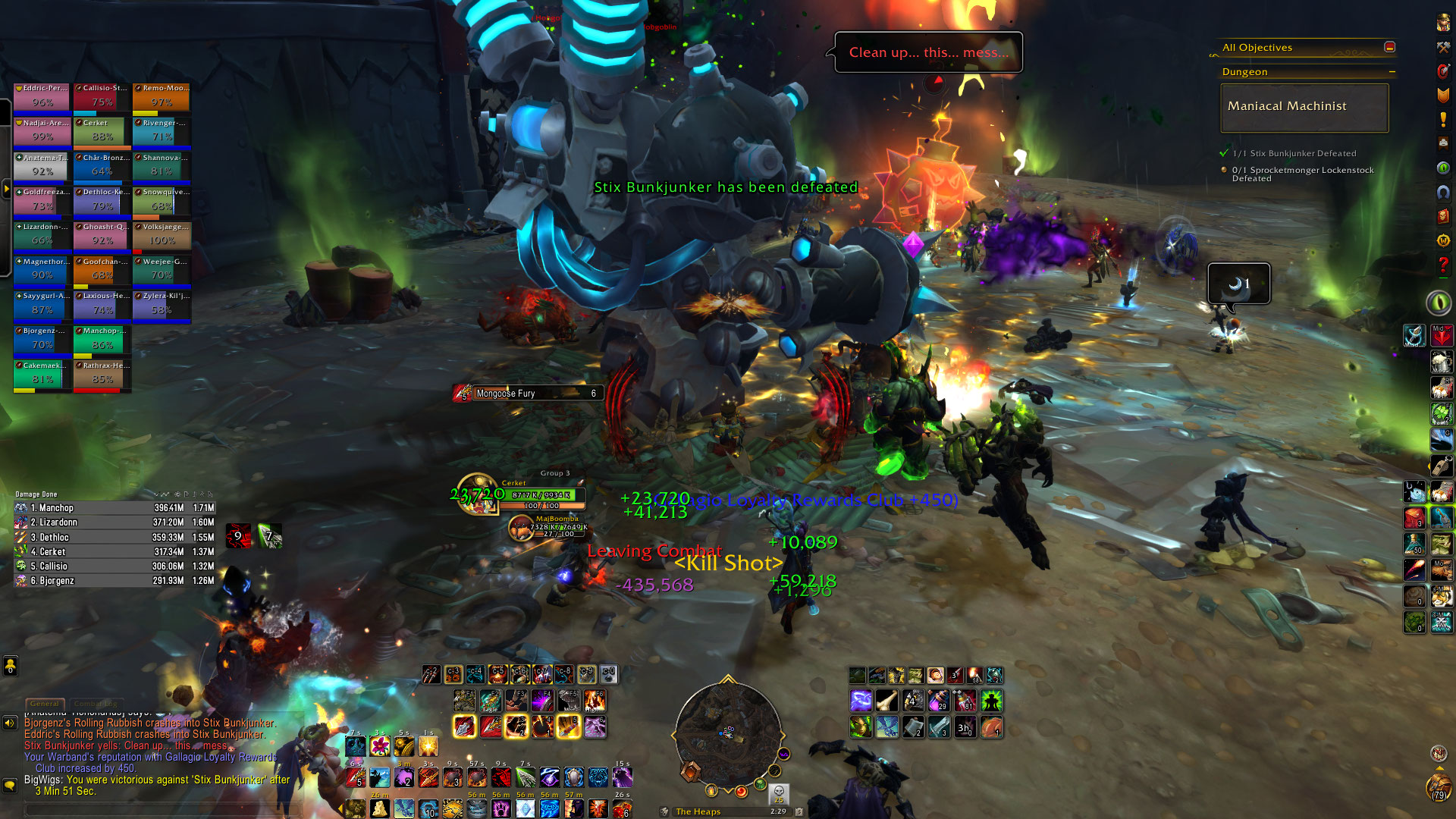Image resolution: width=1456 pixels, height=819 pixels.
Task: Collapse the All Objectives tracker
Action: pos(1389,47)
